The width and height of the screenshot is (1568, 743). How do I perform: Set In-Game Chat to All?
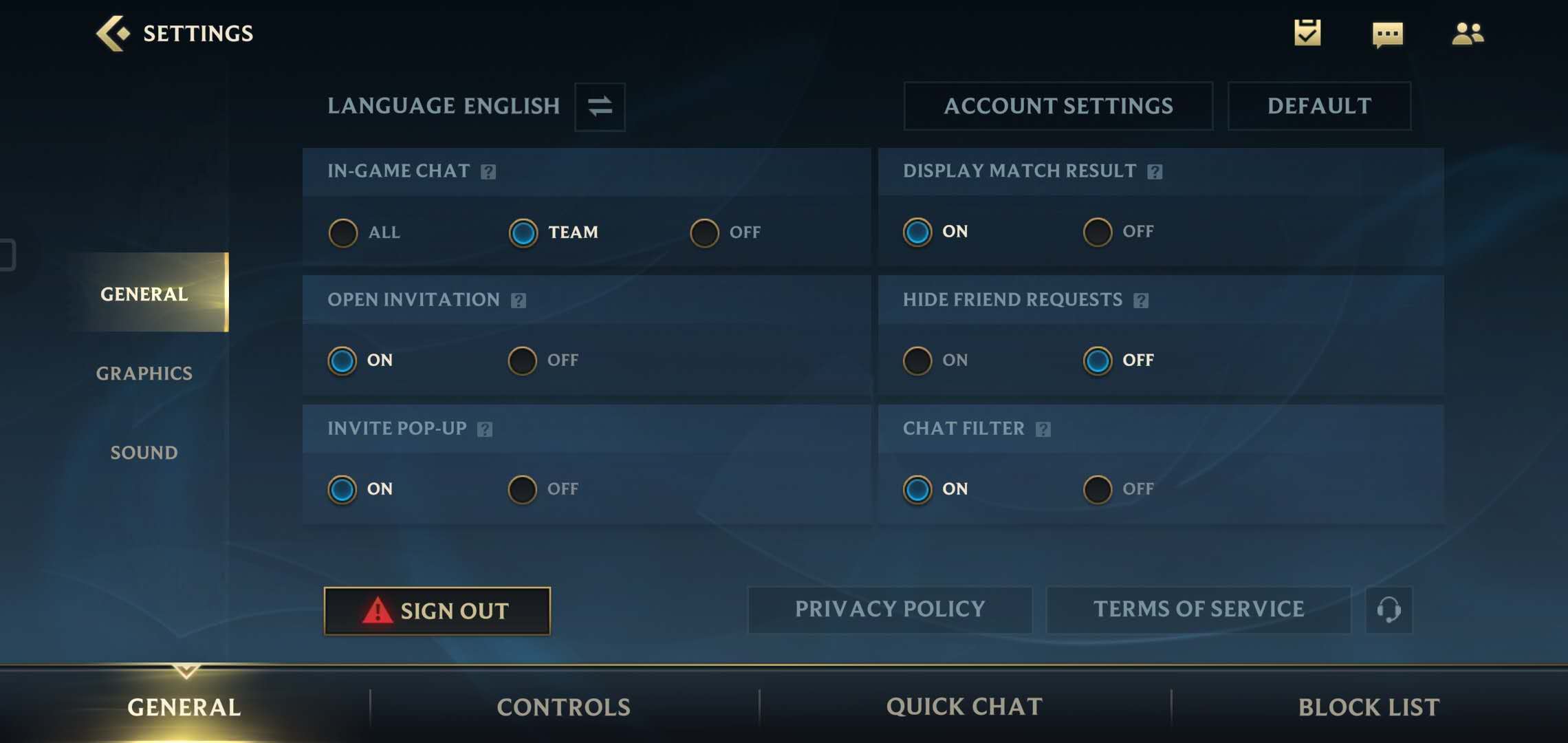coord(343,233)
